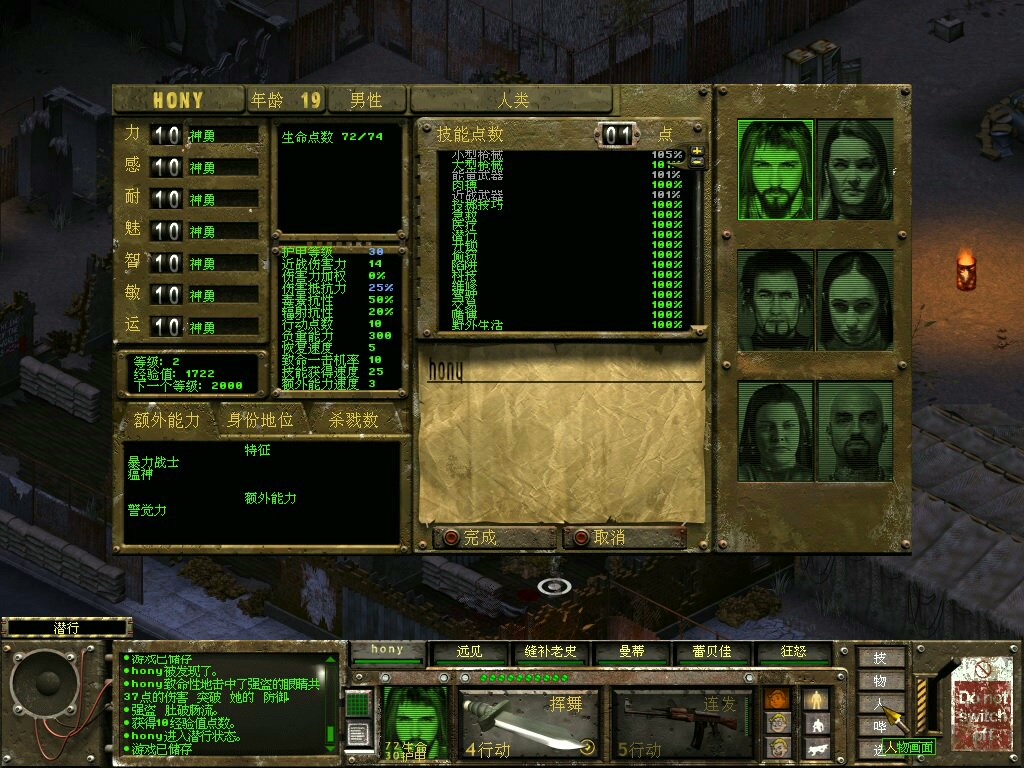Choose the bald man squad portrait
The image size is (1024, 768).
[x=855, y=430]
